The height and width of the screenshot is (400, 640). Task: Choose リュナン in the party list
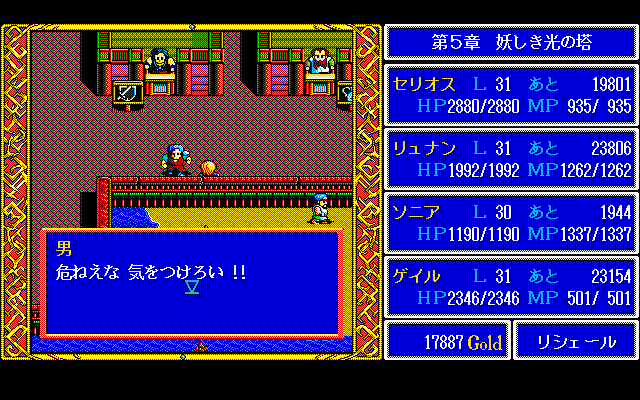(x=511, y=158)
